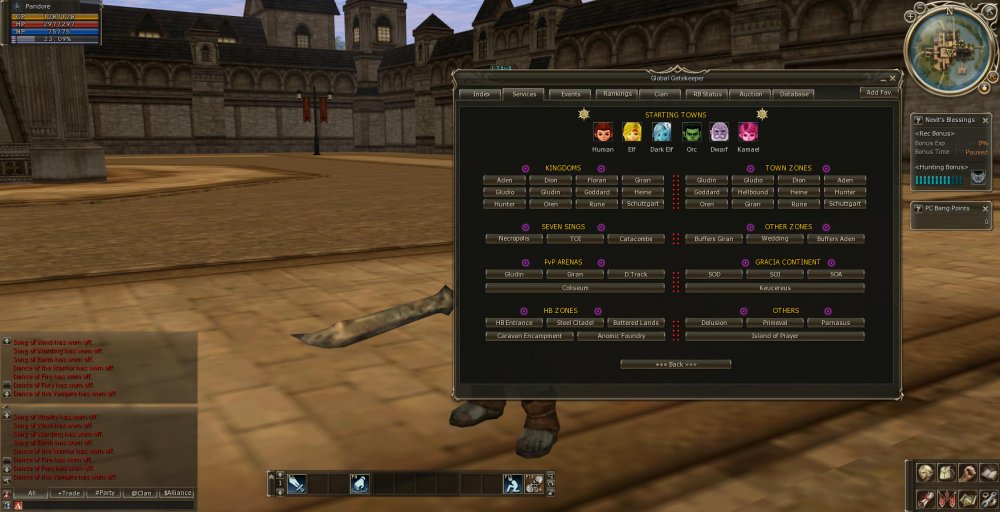Pick the Dark Elf starting town
1000x512 pixels.
click(661, 133)
